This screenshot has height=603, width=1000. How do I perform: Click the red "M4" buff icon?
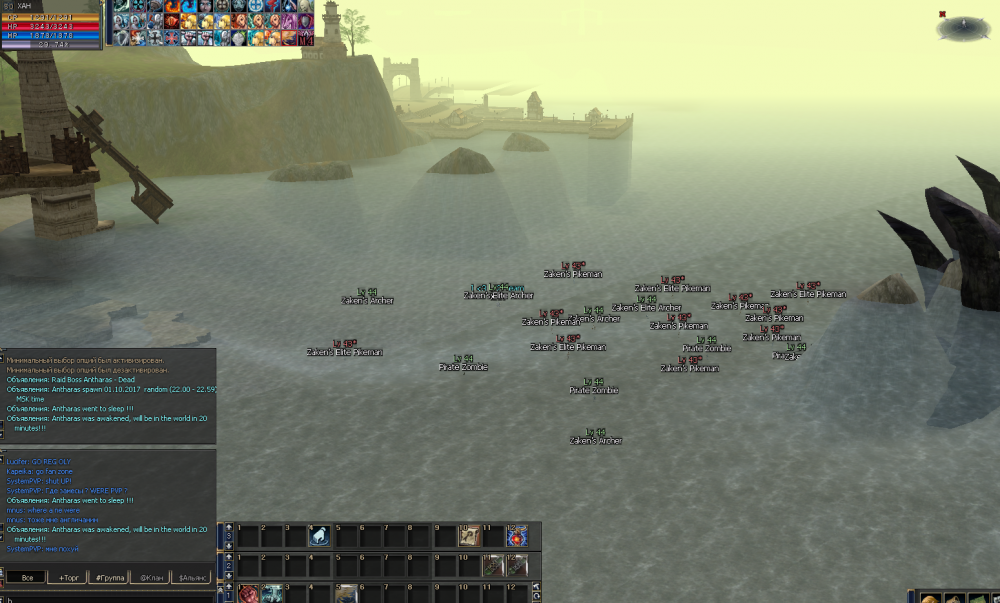tap(305, 38)
